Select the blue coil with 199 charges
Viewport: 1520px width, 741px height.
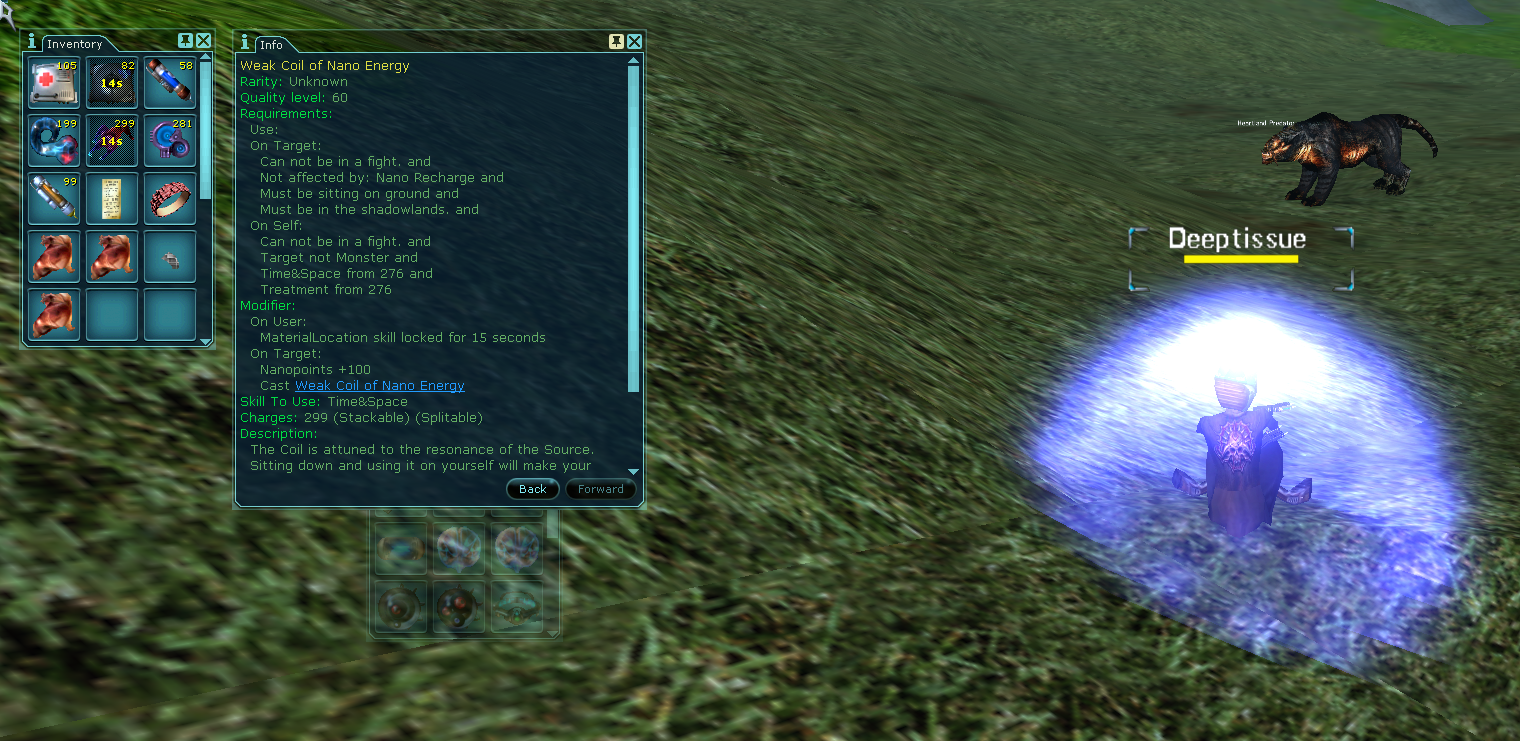53,140
